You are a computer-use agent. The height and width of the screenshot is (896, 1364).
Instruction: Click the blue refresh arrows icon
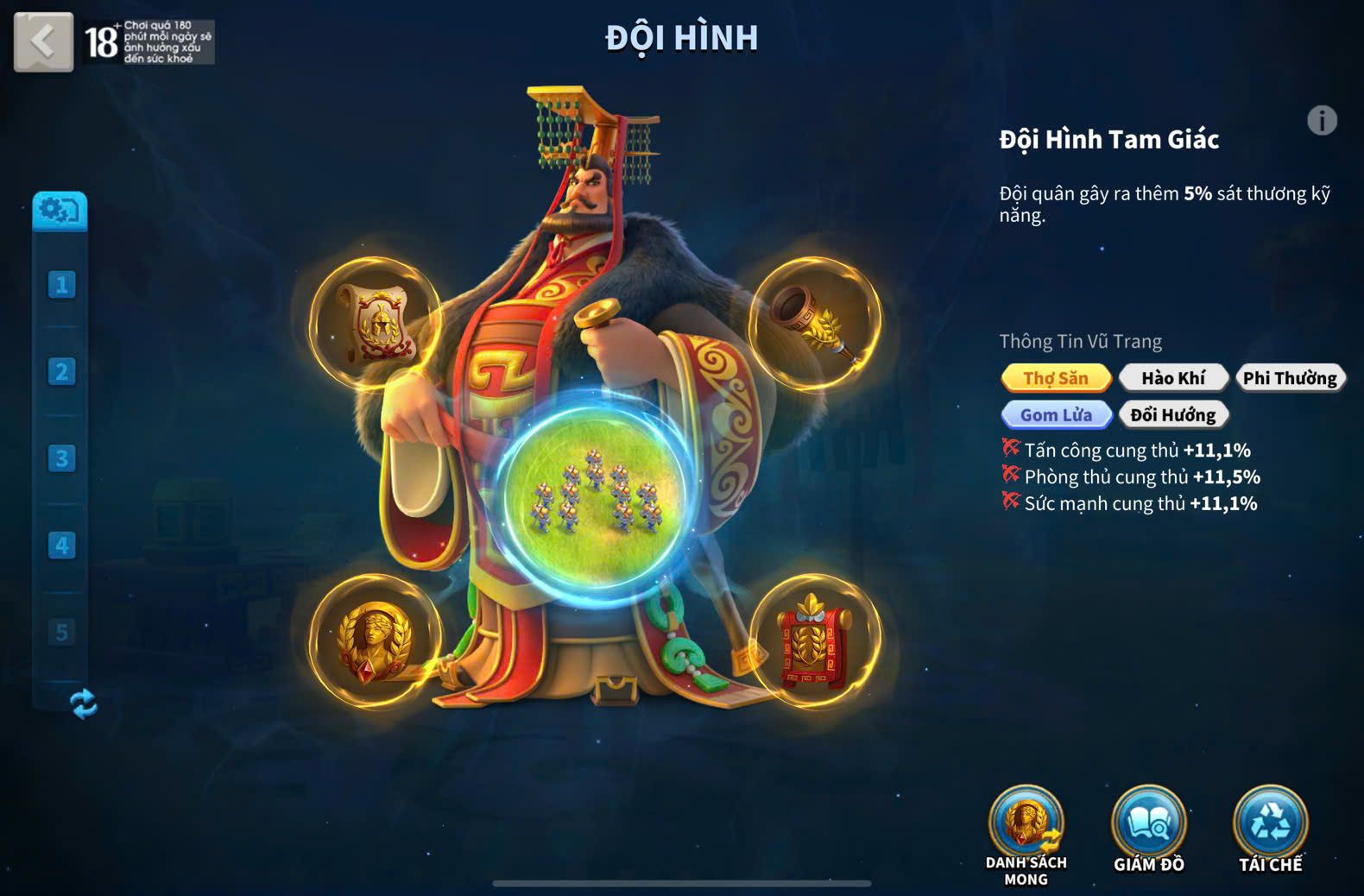click(x=83, y=704)
